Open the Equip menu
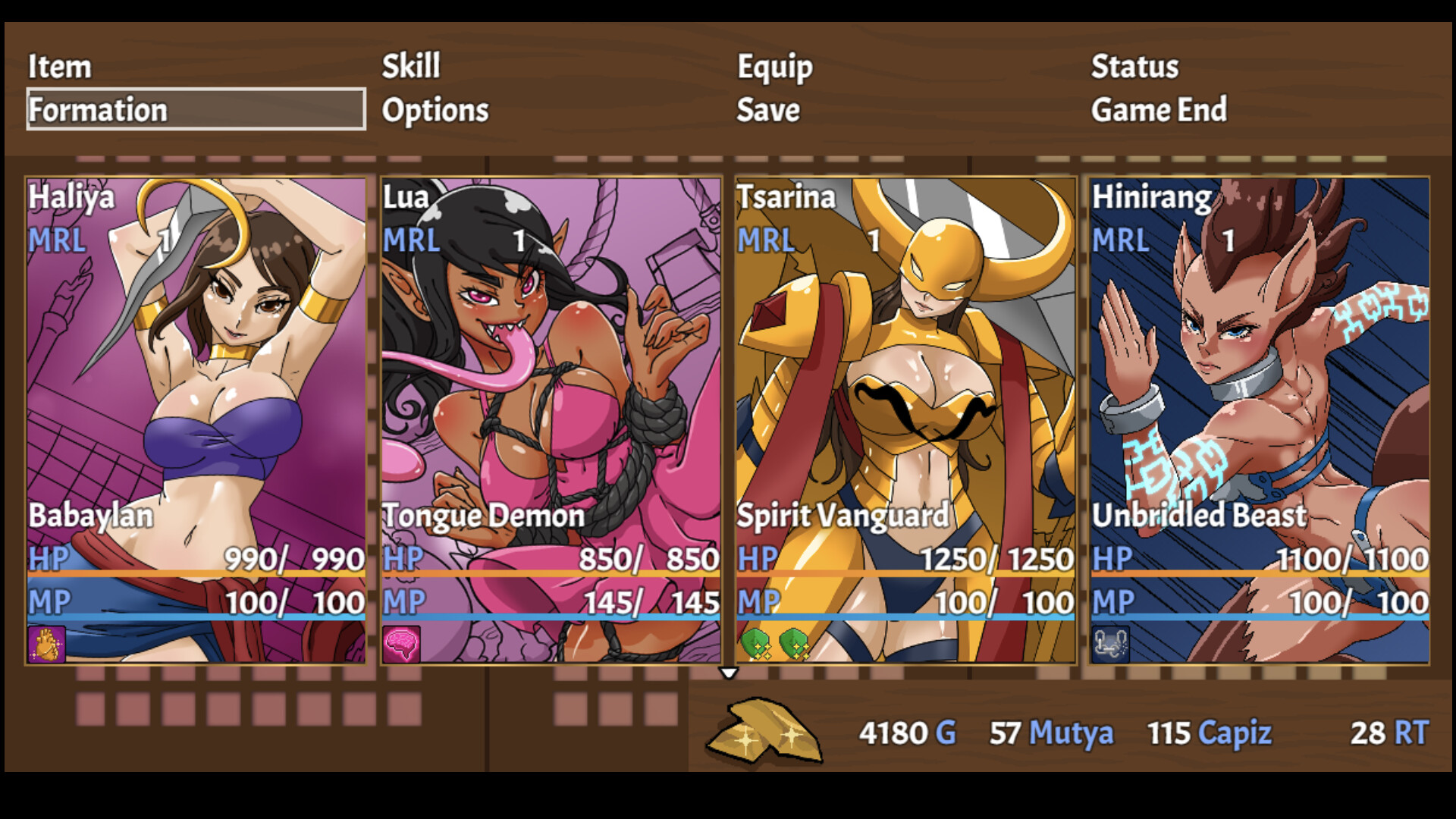The width and height of the screenshot is (1456, 819). pos(775,67)
